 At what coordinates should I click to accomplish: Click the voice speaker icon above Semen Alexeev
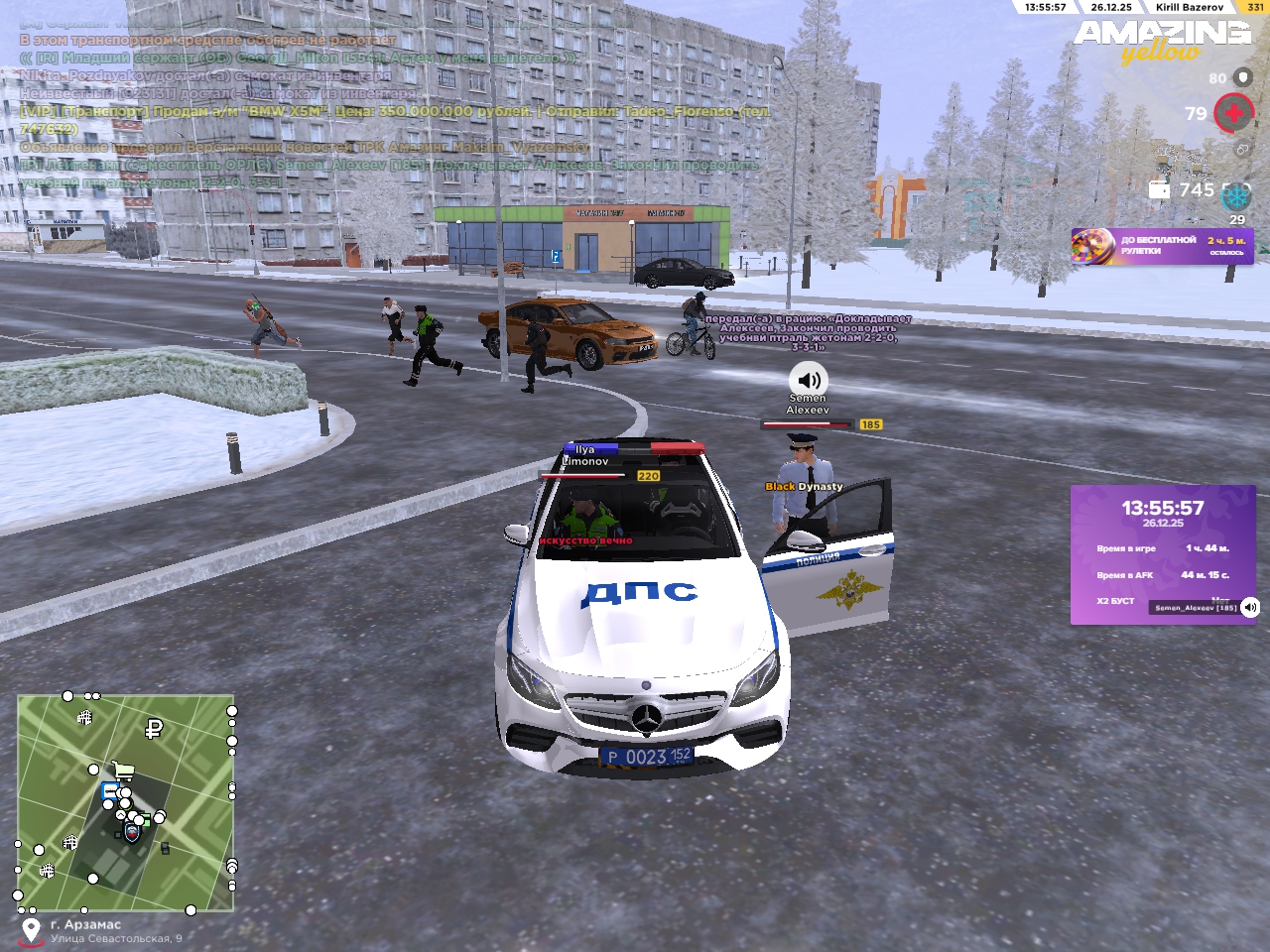pos(809,379)
